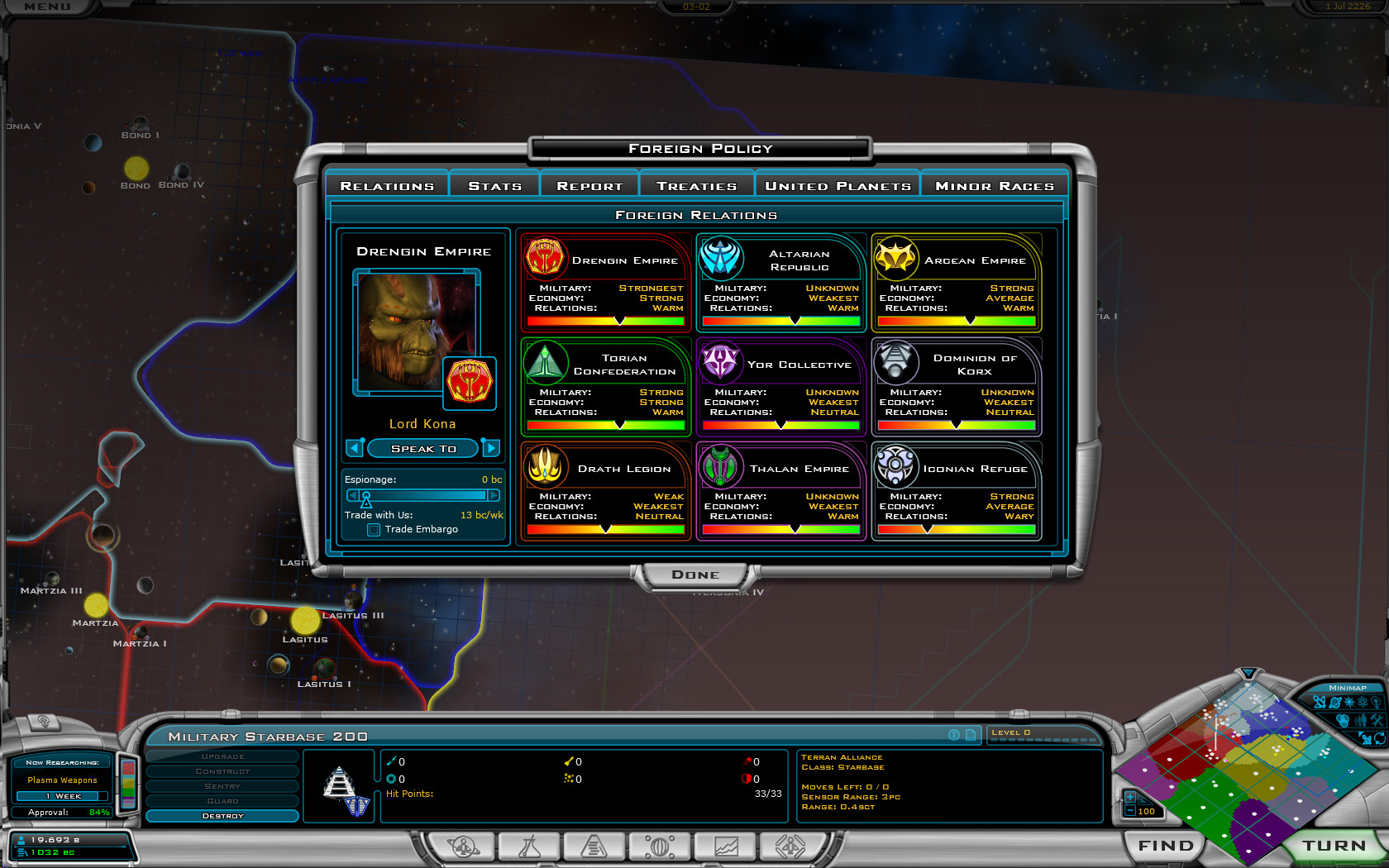This screenshot has width=1389, height=868.
Task: Open the Report tab
Action: (x=589, y=186)
